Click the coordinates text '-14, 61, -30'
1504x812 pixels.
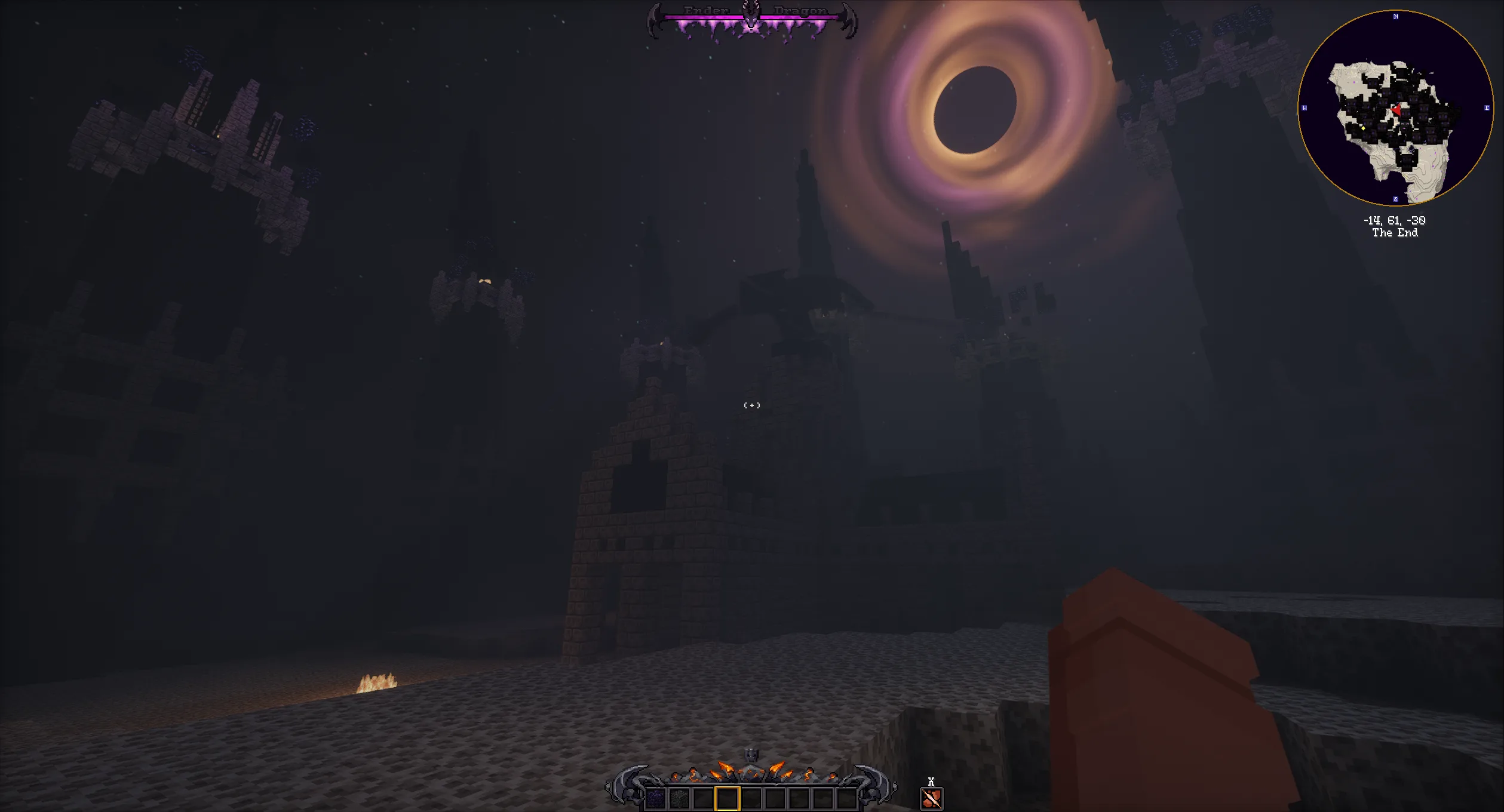[1395, 220]
